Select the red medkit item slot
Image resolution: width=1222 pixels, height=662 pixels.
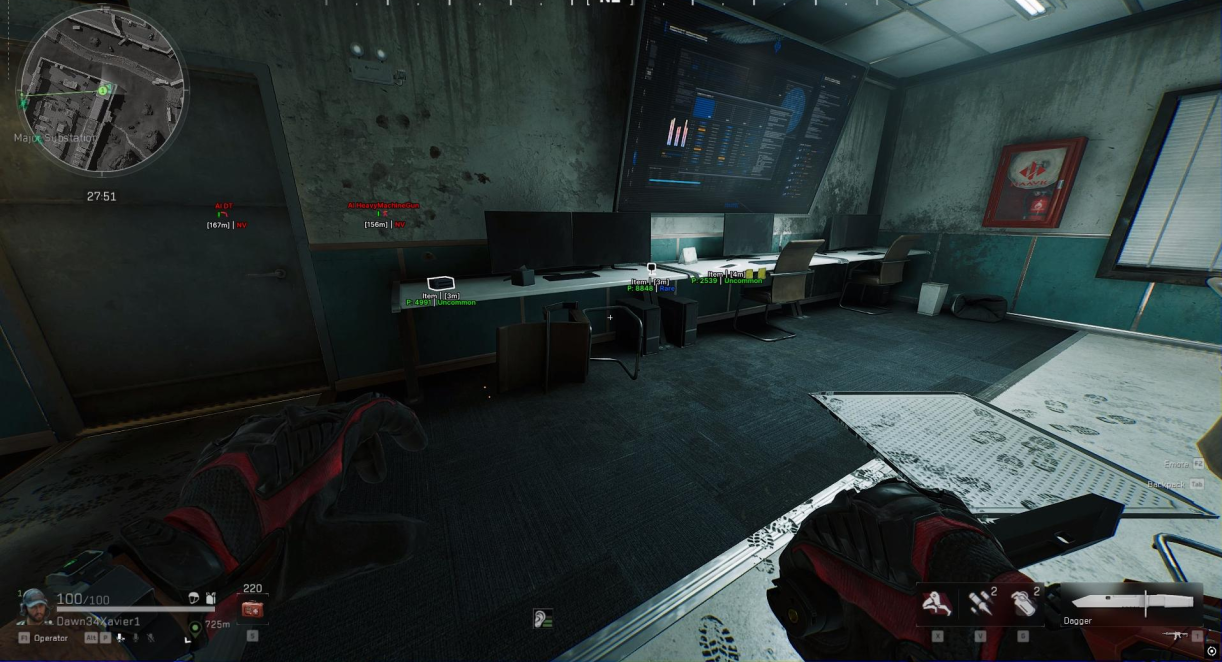tap(252, 608)
